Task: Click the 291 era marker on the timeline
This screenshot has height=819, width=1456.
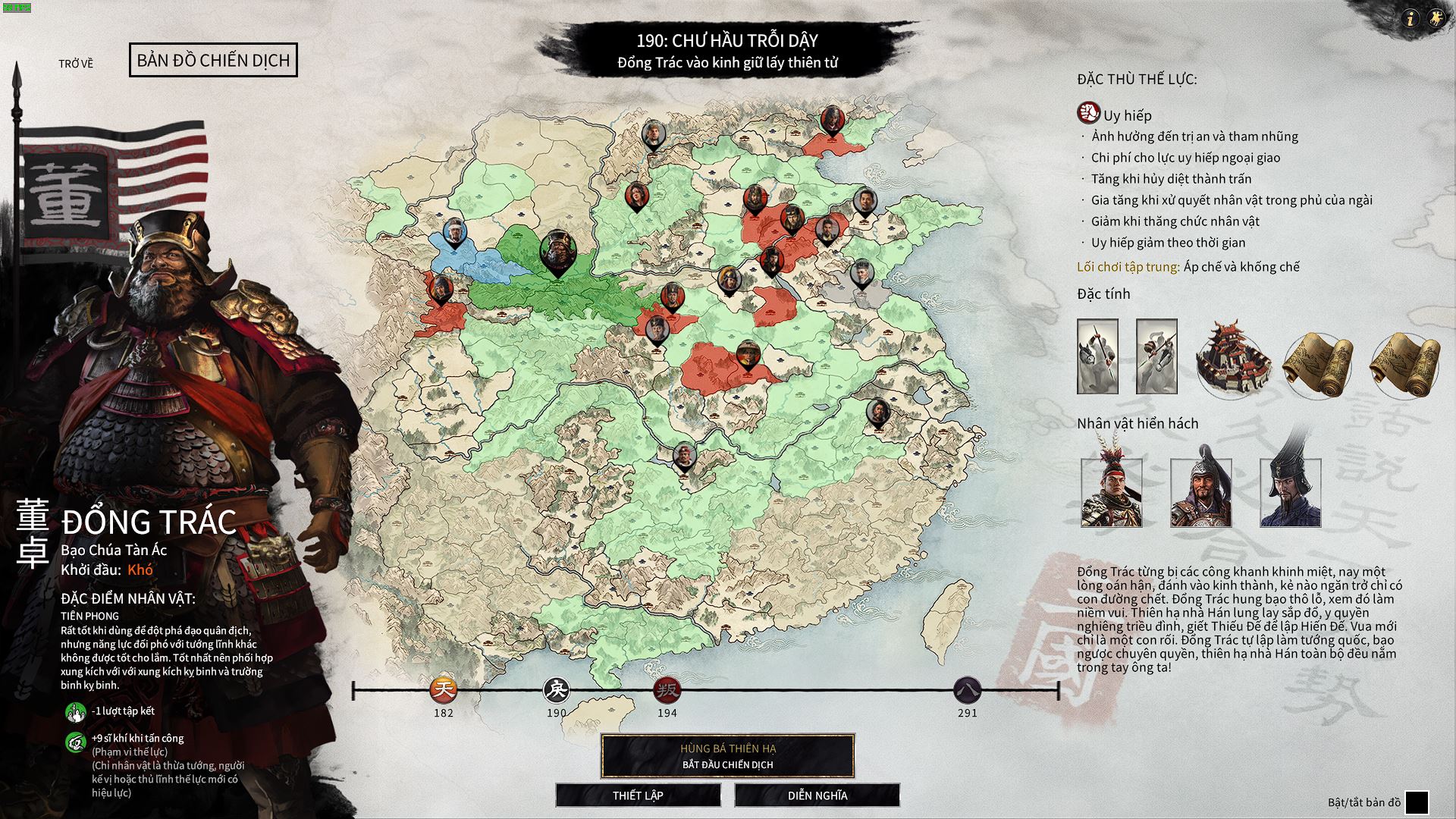Action: click(968, 691)
